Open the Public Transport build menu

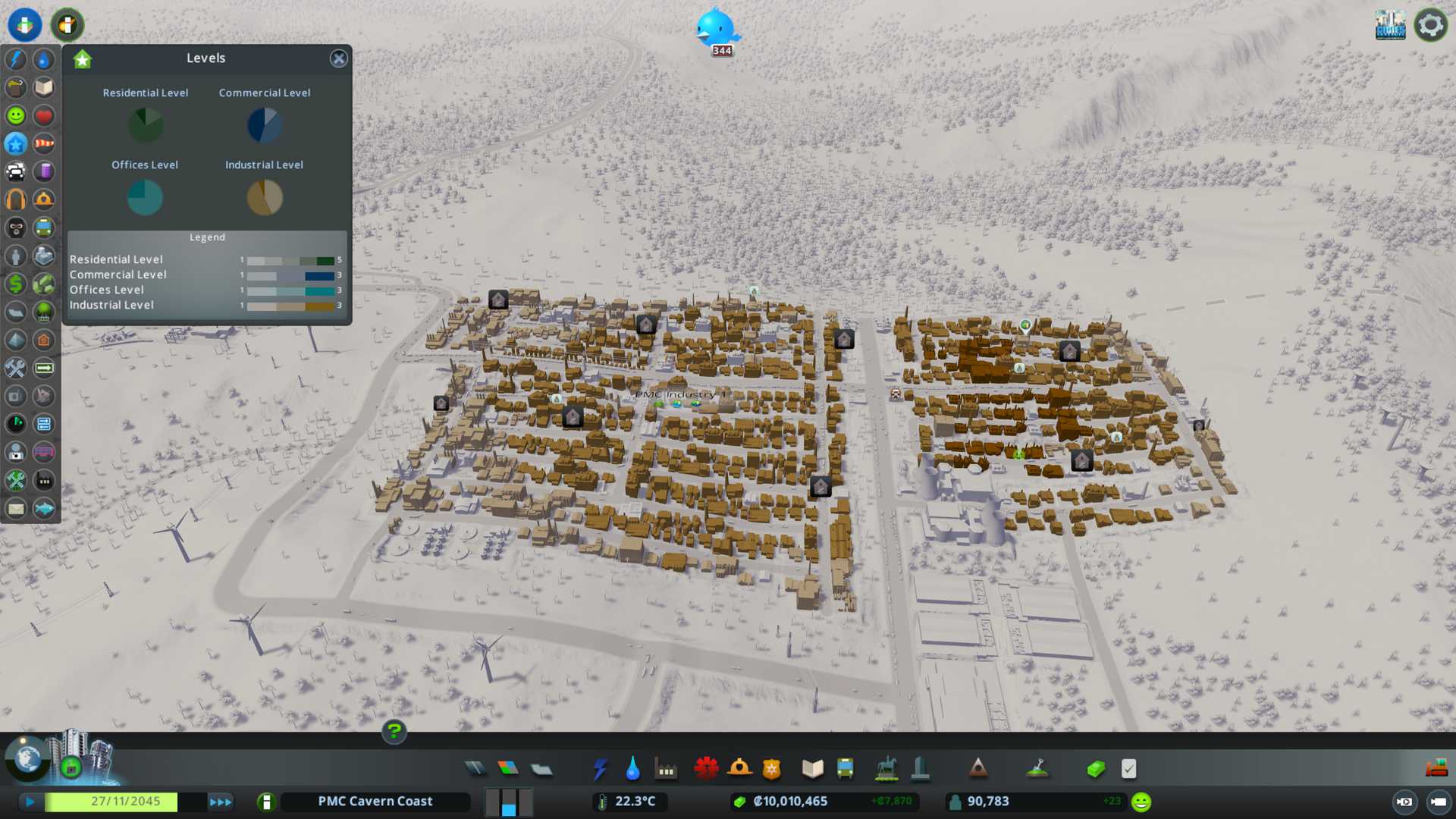tap(845, 769)
